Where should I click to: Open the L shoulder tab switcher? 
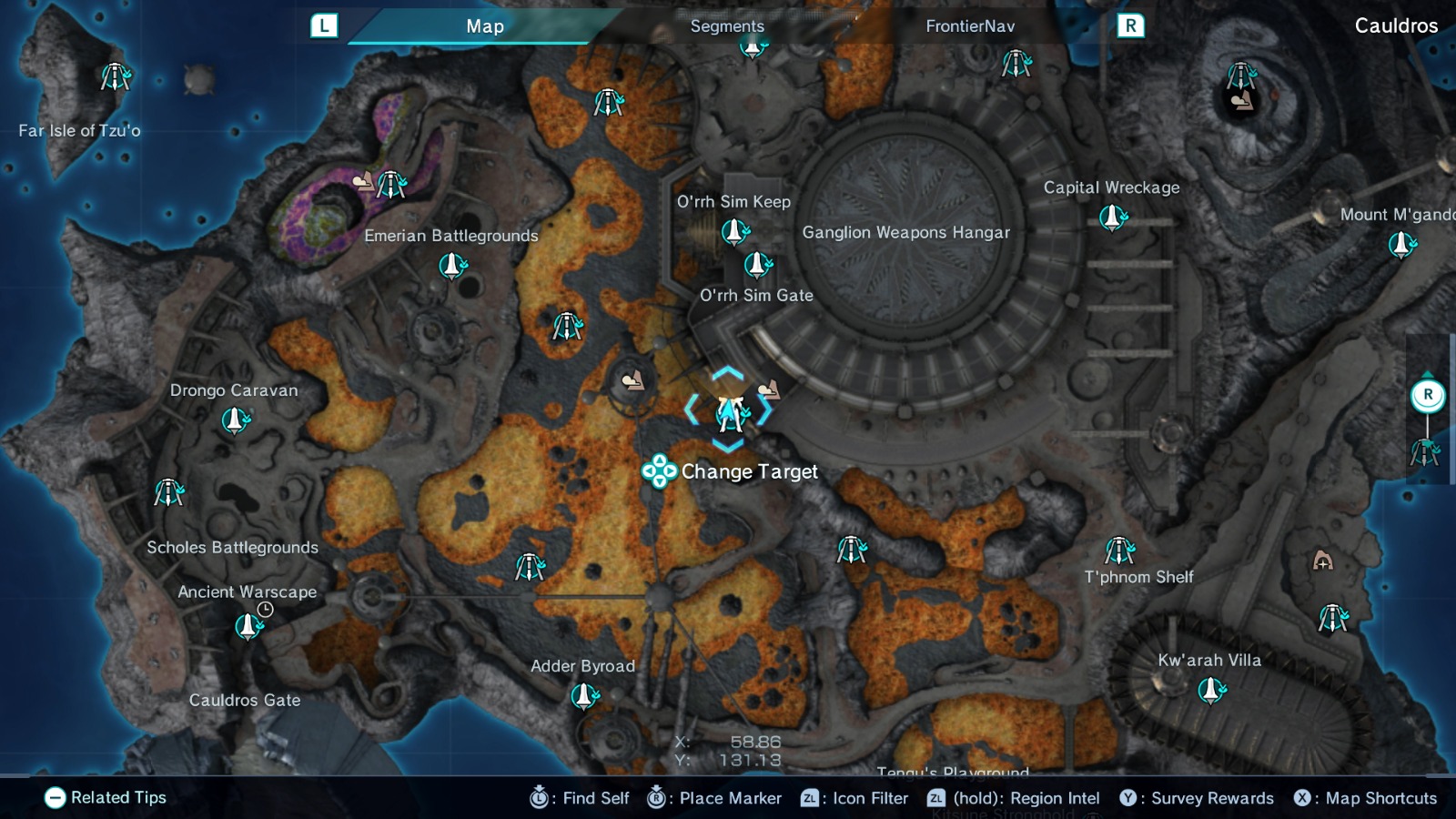point(323,25)
